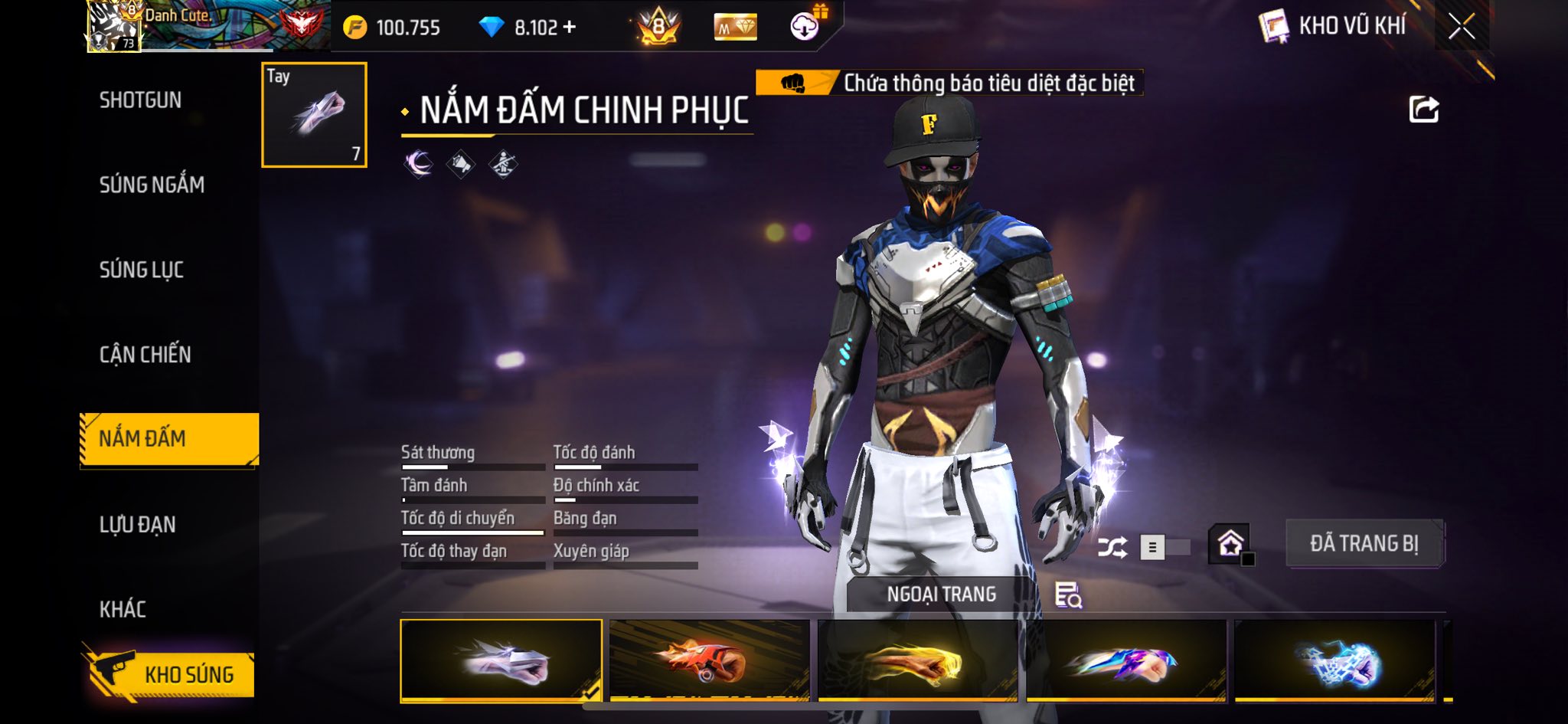
Task: Open the KHÁC category
Action: pyautogui.click(x=122, y=610)
